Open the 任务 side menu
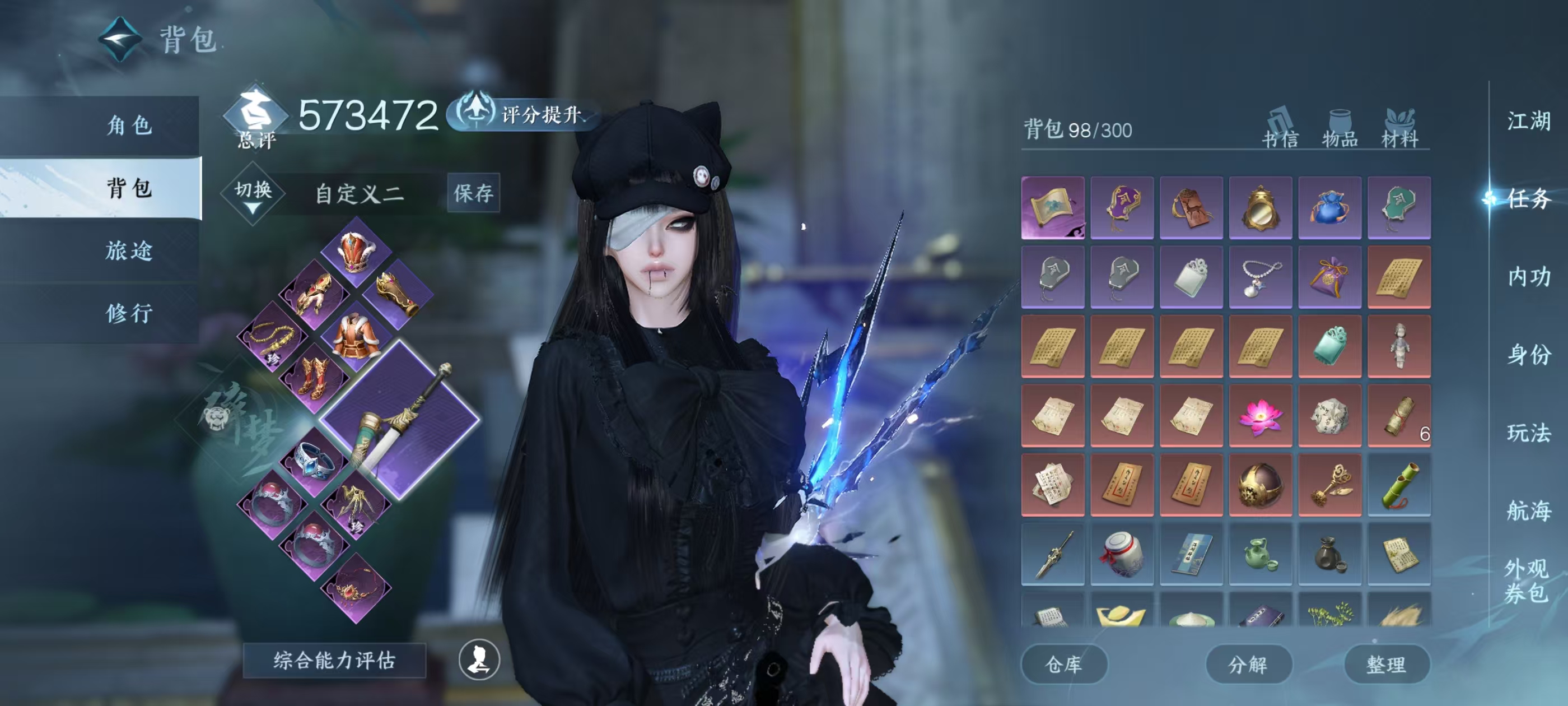Viewport: 1568px width, 706px height. tap(1528, 198)
